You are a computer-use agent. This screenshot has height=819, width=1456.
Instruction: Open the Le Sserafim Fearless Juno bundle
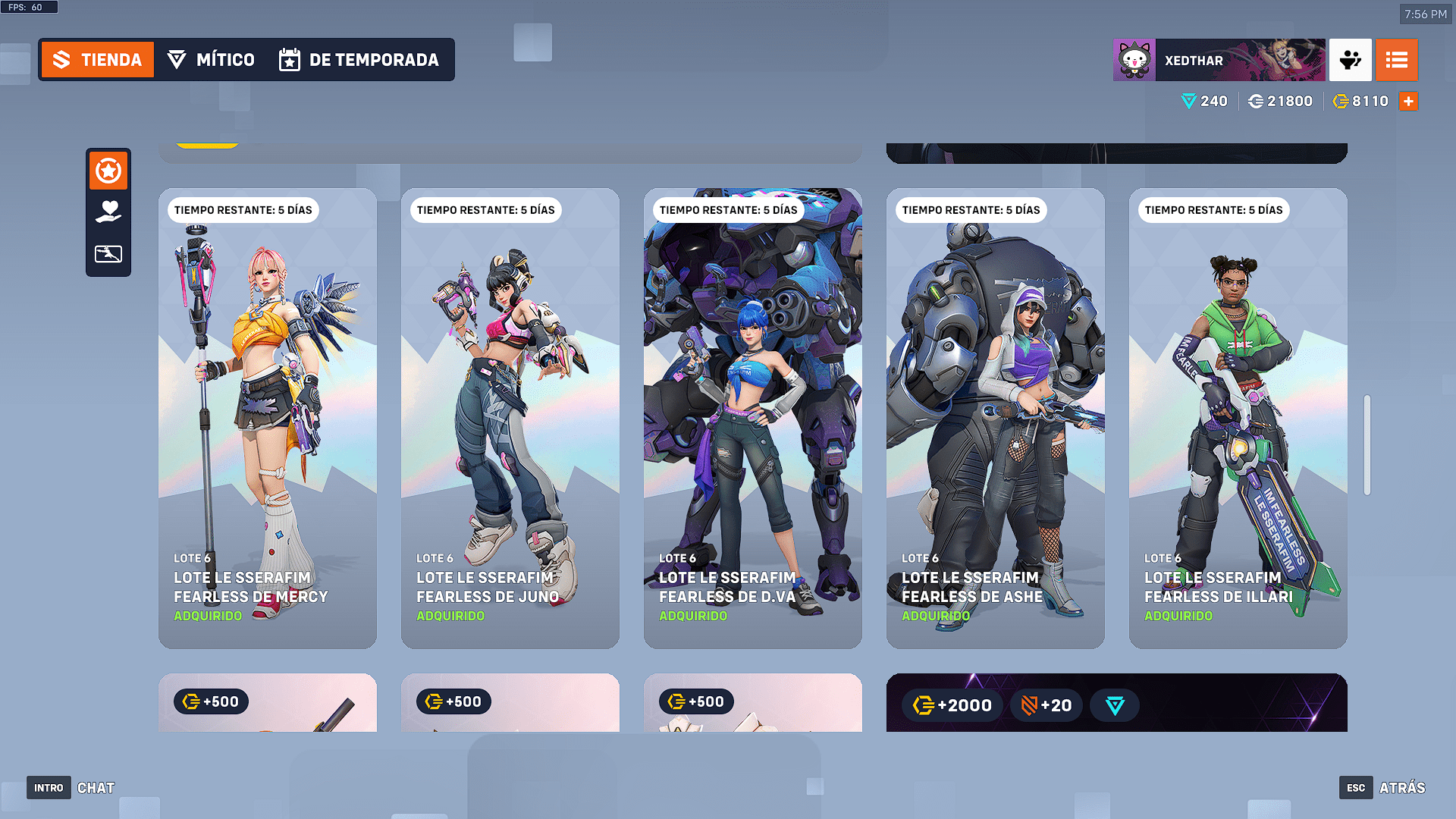point(510,418)
